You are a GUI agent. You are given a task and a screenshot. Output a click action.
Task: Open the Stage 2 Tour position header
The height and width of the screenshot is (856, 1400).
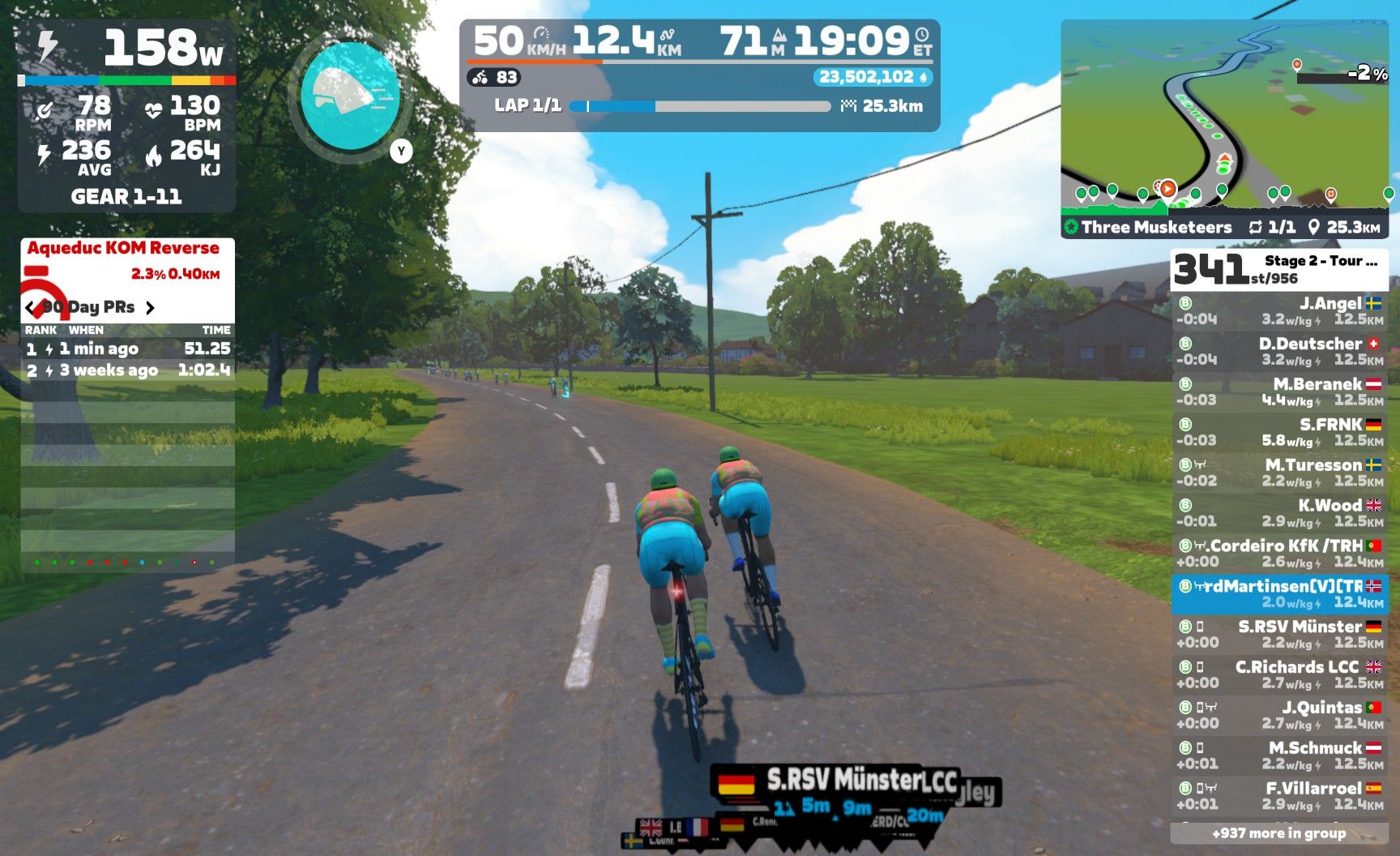point(1279,270)
